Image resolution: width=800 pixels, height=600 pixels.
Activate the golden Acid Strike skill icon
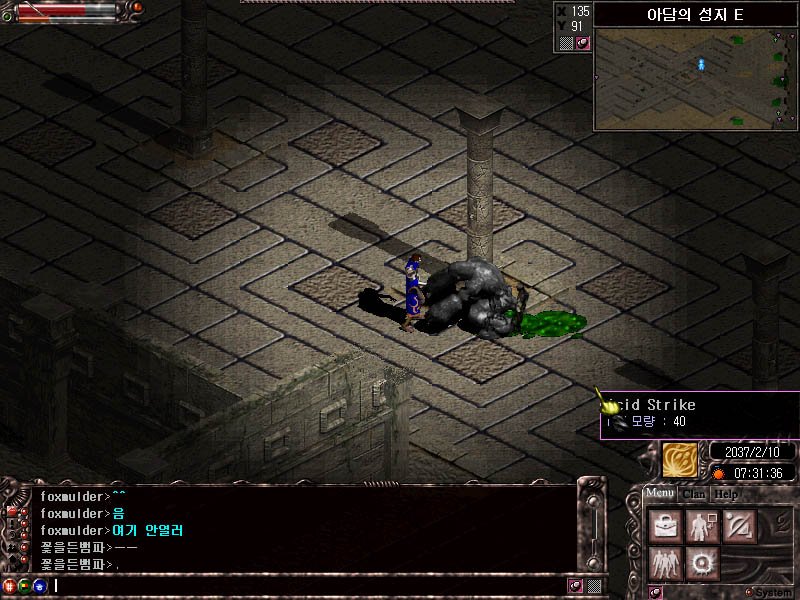click(680, 460)
